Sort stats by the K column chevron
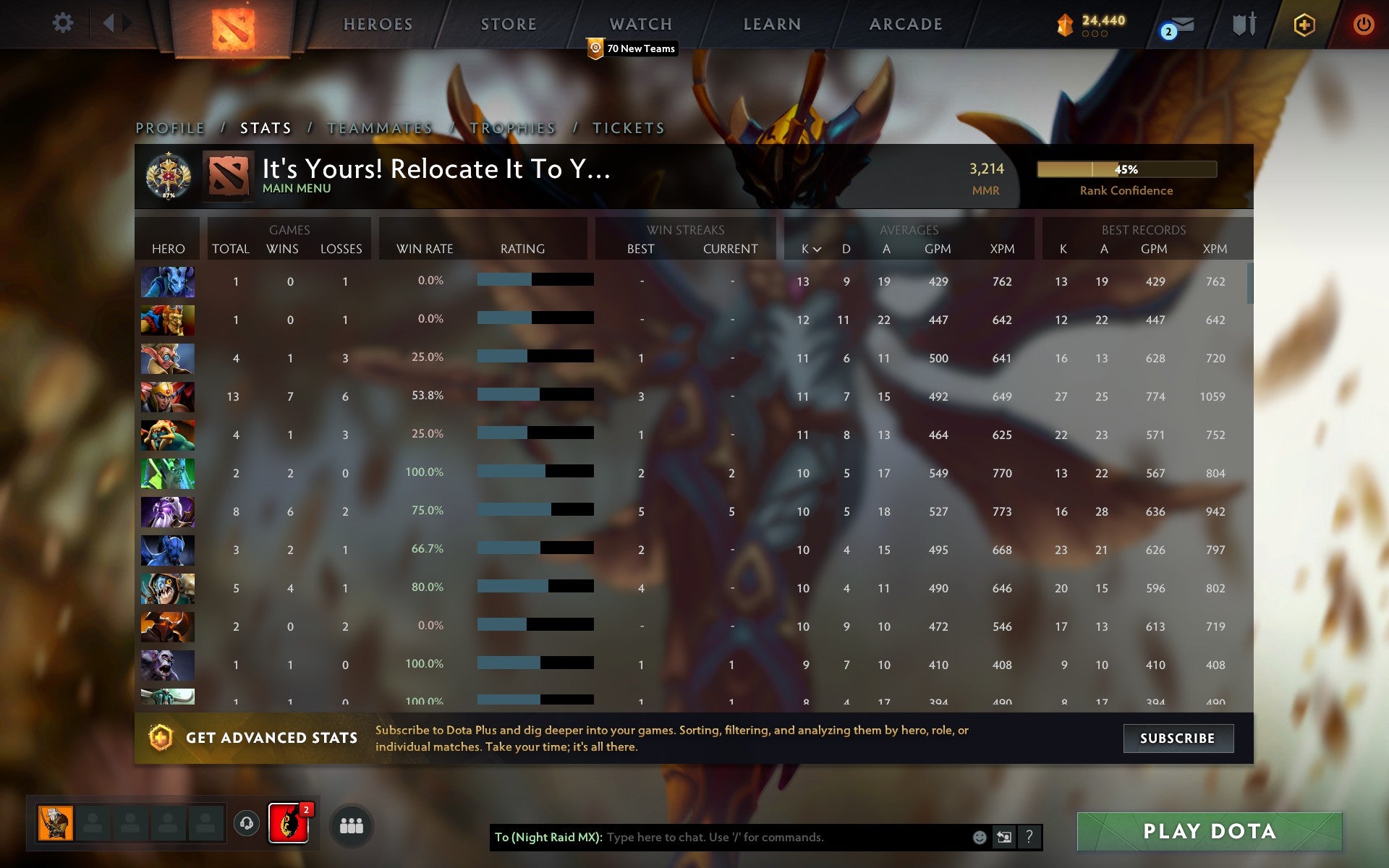 [x=817, y=250]
